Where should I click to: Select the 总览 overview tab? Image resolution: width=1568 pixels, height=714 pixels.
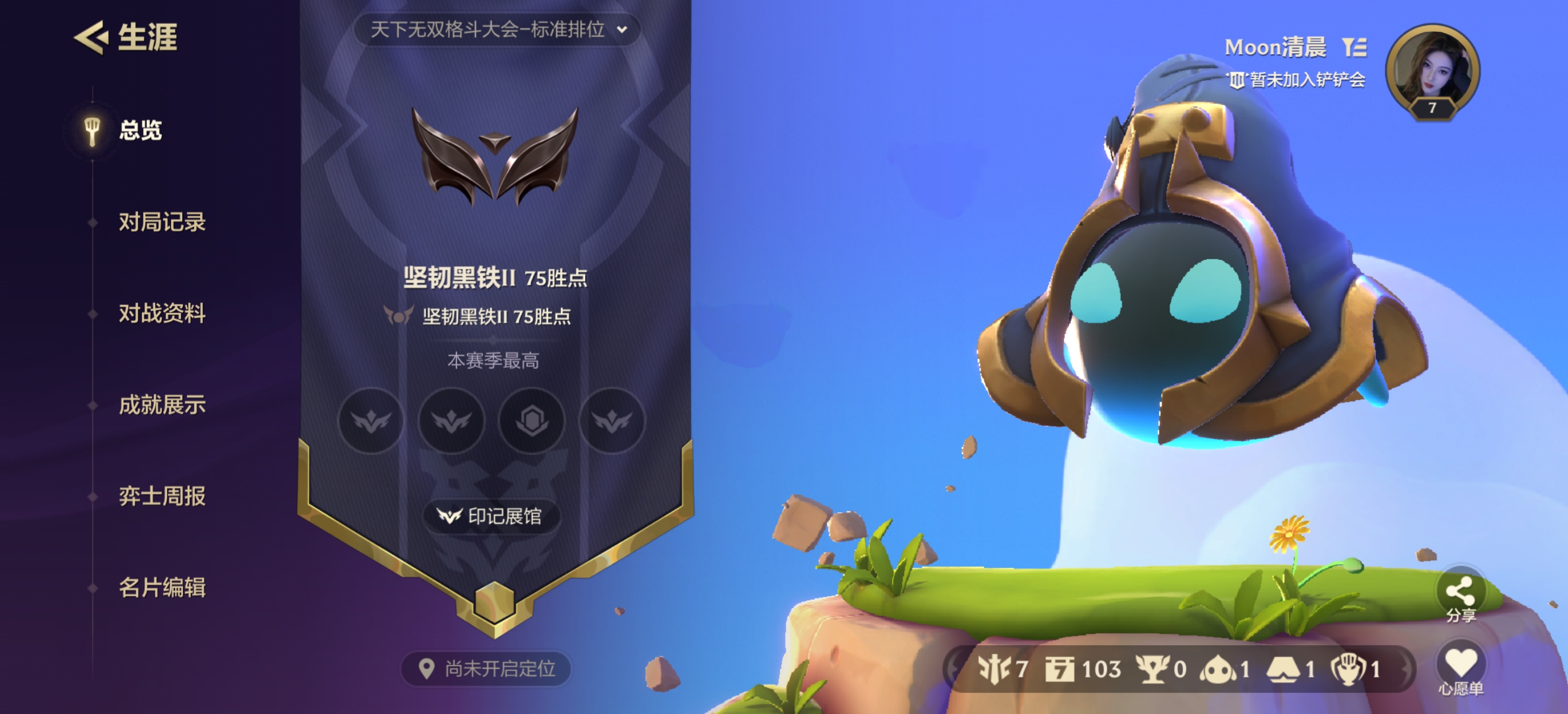tap(139, 130)
